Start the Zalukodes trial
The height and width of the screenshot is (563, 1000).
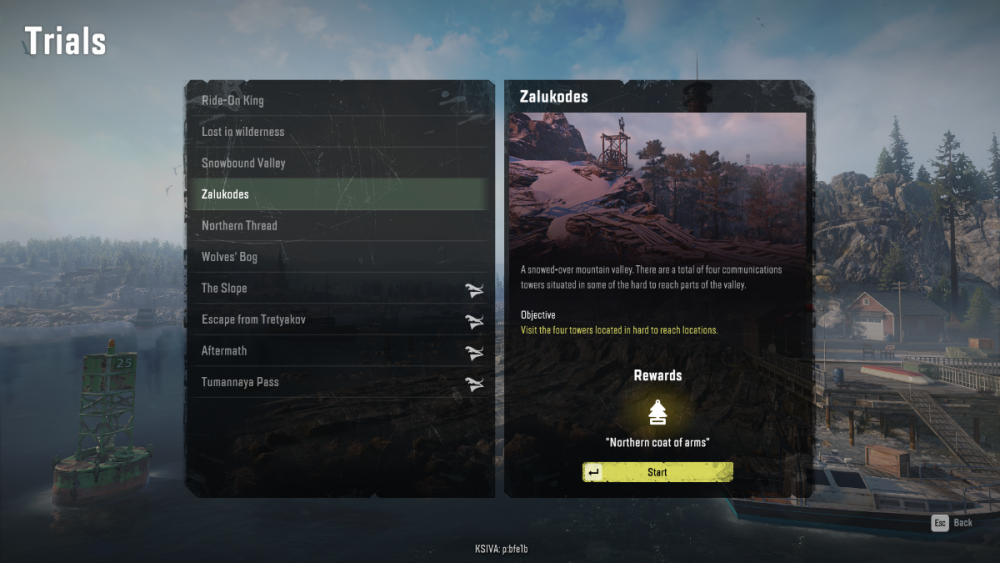pos(658,472)
